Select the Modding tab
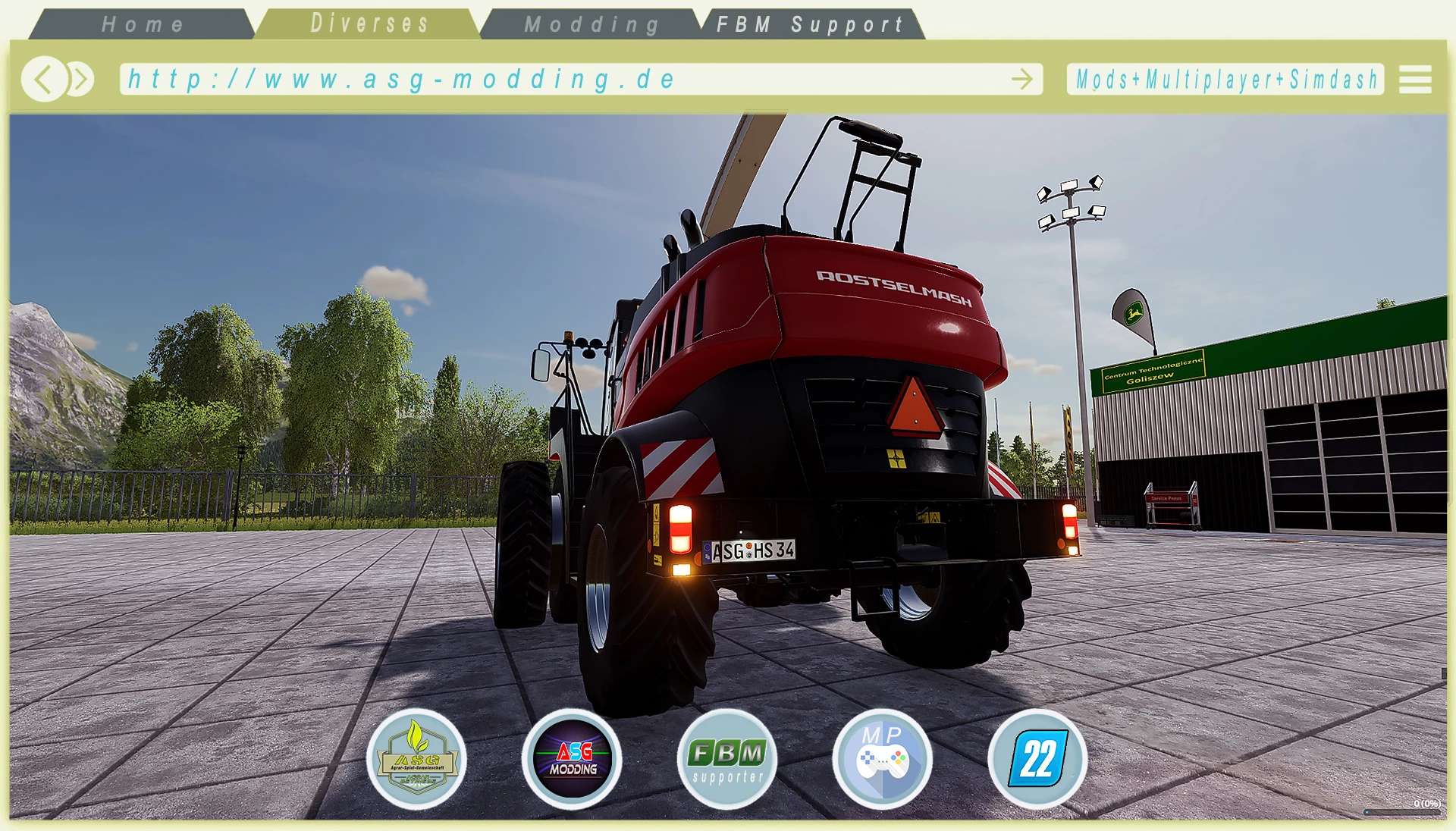The image size is (1456, 831). 591,24
